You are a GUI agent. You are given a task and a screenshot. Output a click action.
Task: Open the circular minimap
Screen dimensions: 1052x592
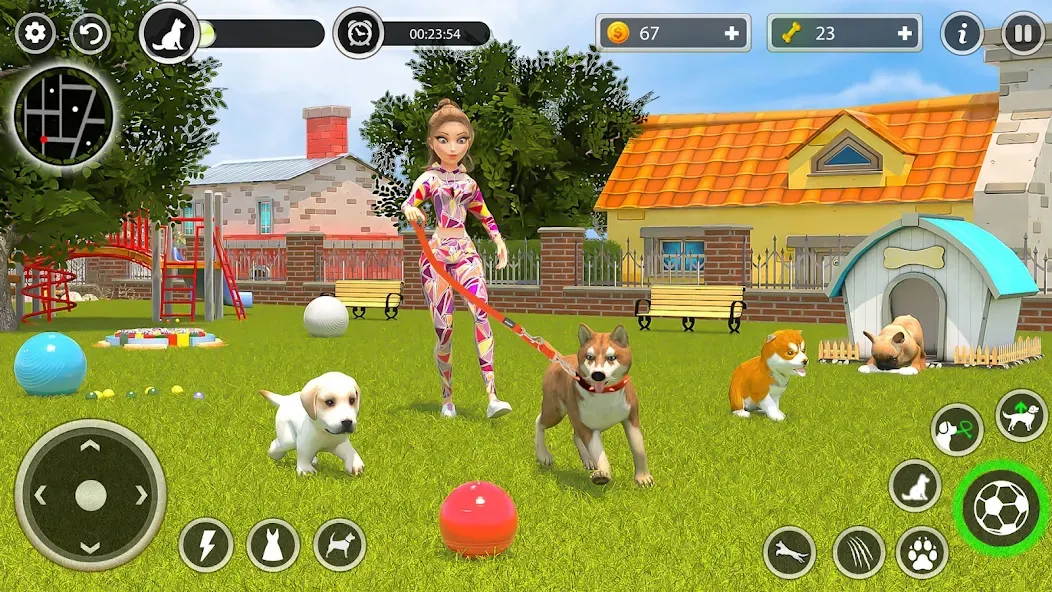63,118
